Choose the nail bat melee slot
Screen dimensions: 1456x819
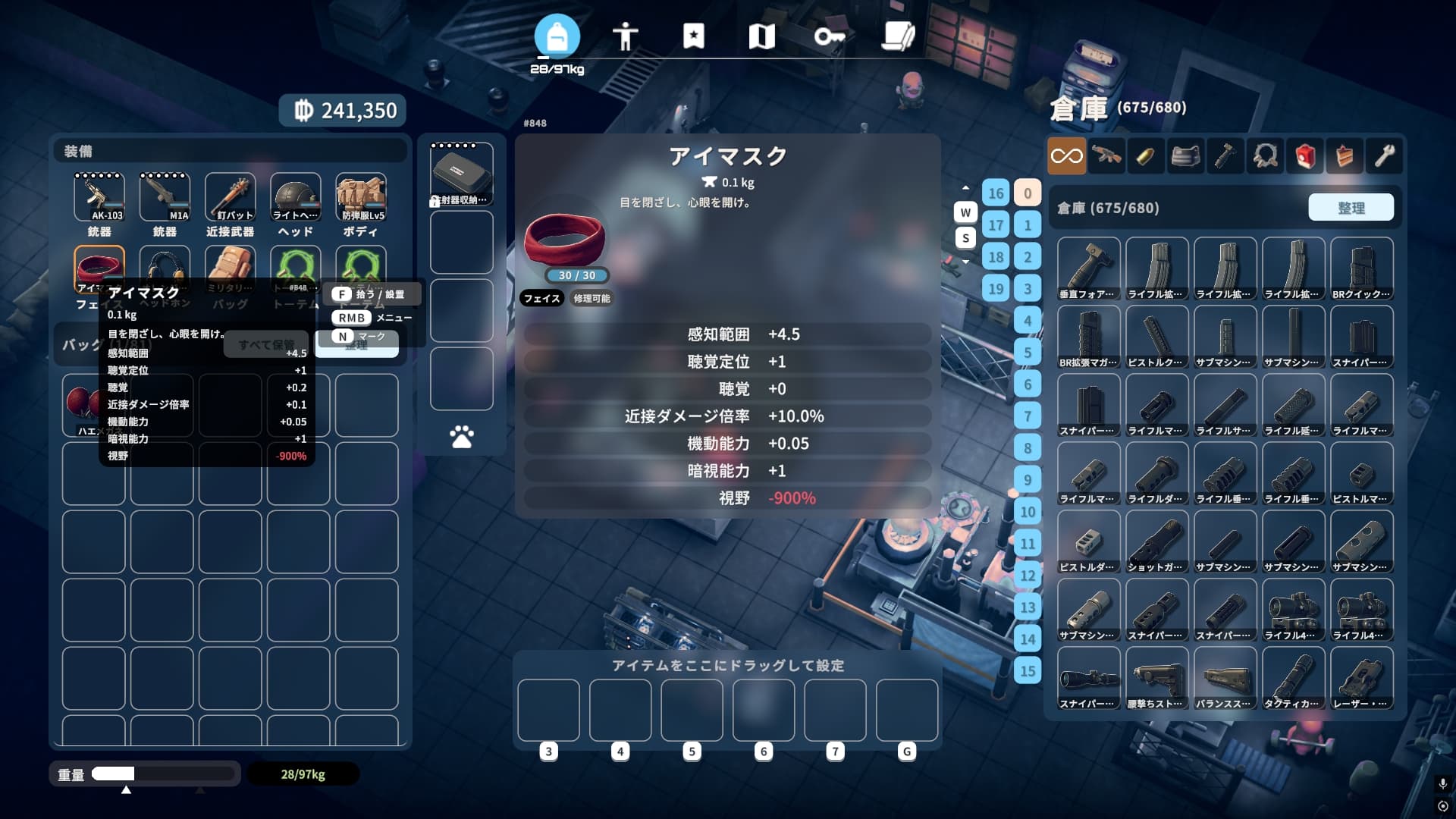pos(230,197)
